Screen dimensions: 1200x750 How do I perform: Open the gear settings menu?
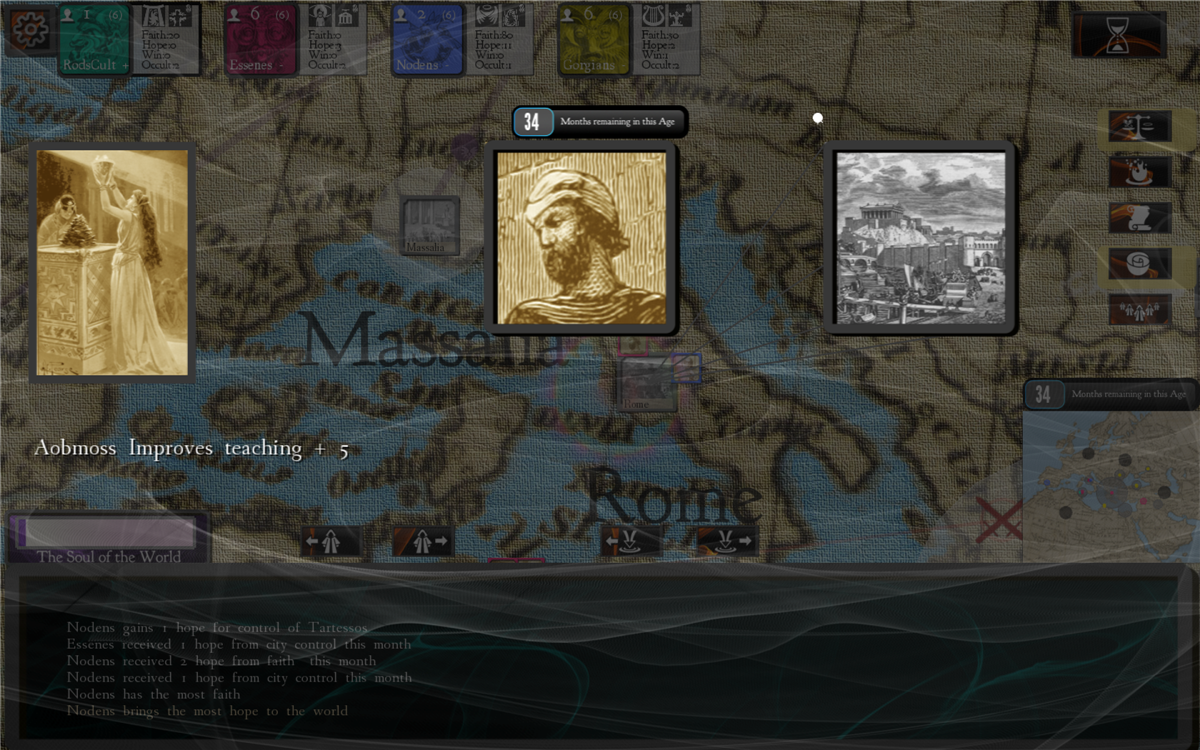(29, 30)
